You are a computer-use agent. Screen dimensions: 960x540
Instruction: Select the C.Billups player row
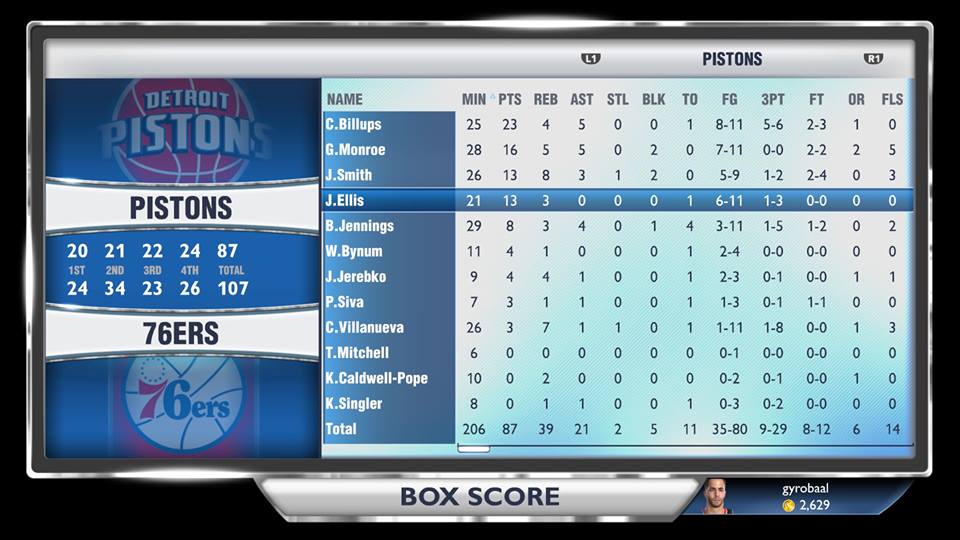click(389, 125)
